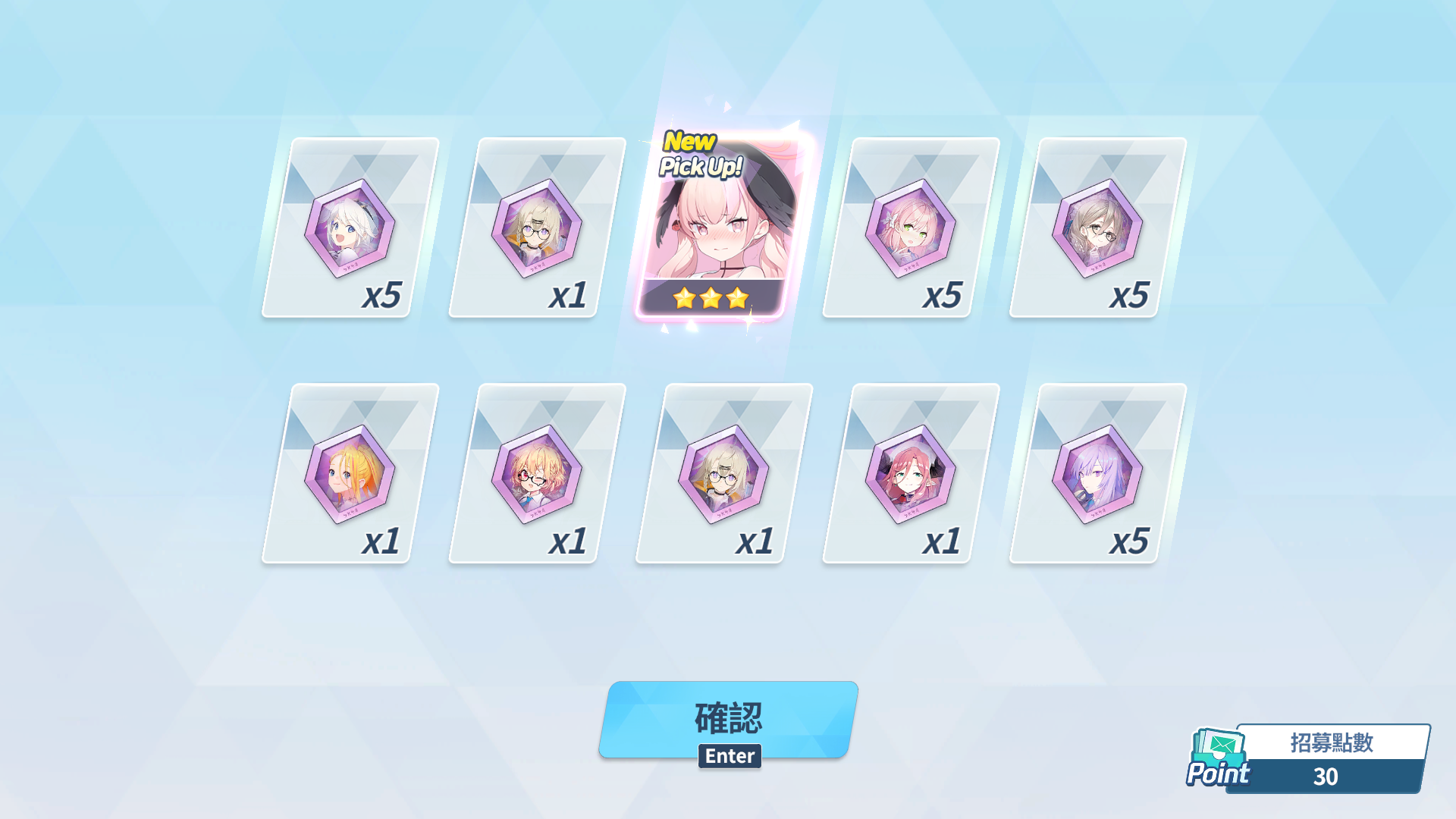Select the white-haired girl shard card
Image resolution: width=1456 pixels, height=819 pixels.
[350, 227]
